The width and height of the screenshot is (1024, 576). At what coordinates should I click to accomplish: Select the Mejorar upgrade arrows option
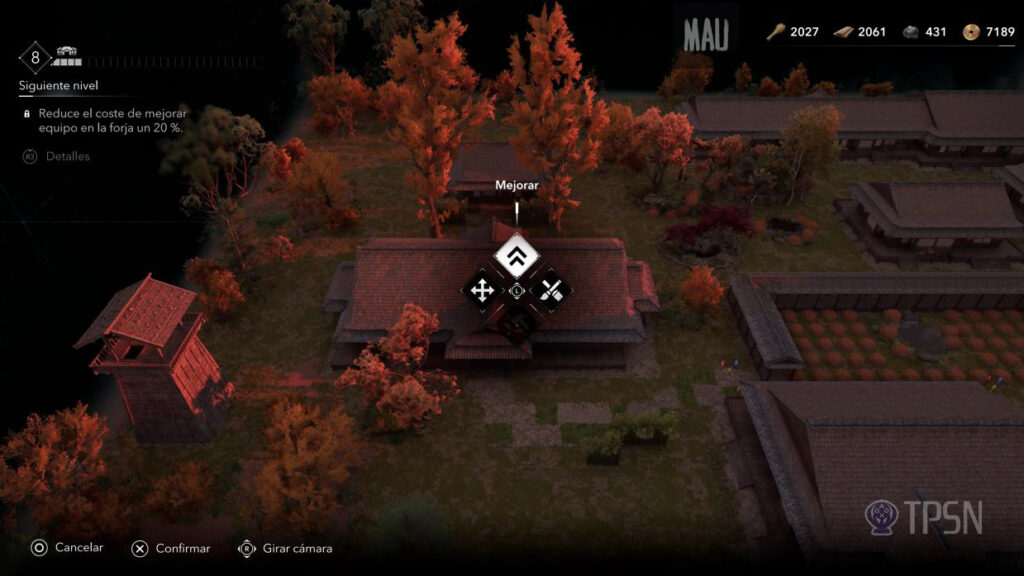[517, 258]
